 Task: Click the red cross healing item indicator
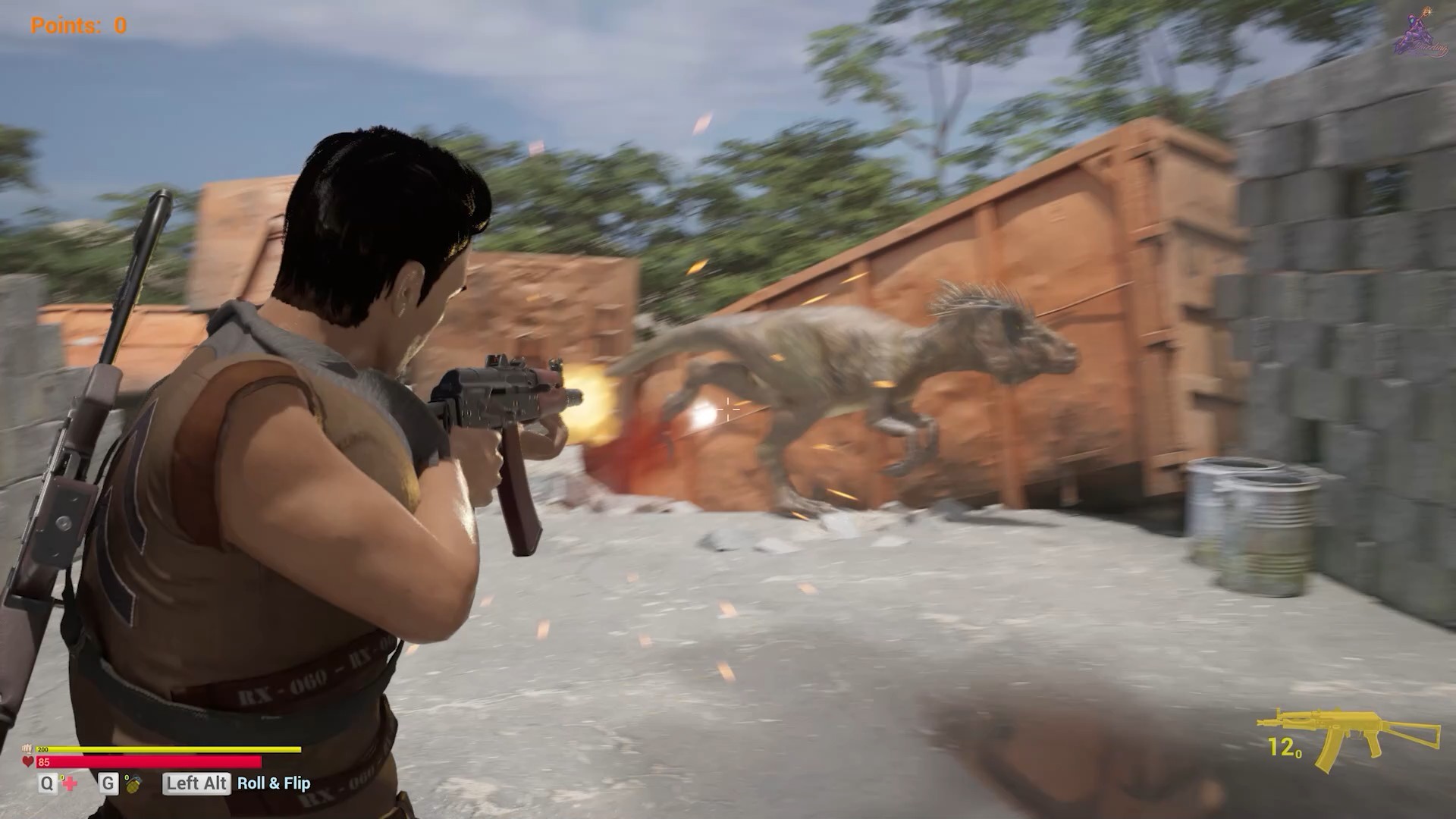[x=71, y=785]
